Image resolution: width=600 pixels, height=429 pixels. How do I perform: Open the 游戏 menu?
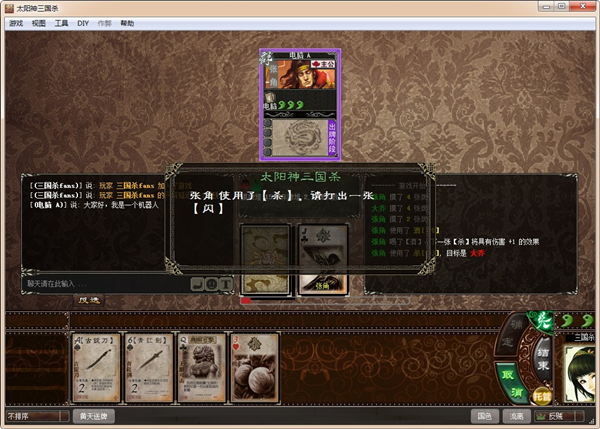[x=14, y=21]
